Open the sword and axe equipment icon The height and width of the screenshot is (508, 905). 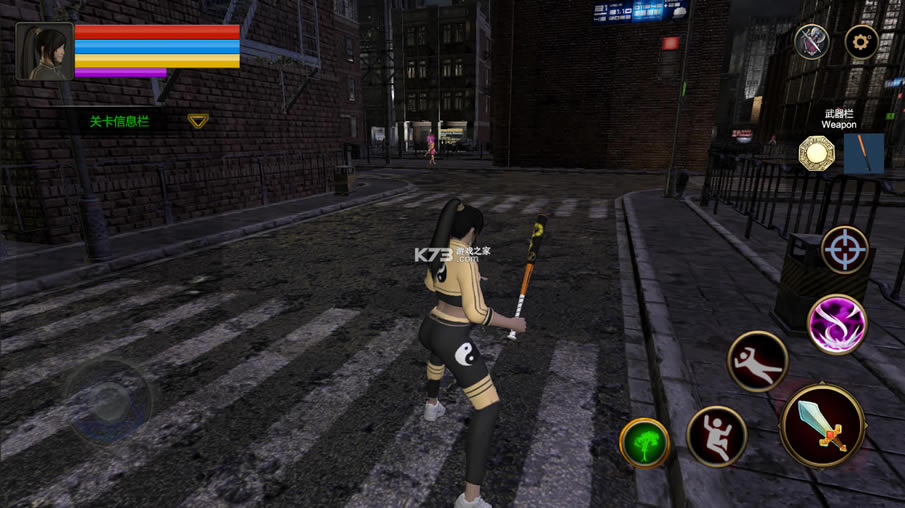(x=811, y=42)
